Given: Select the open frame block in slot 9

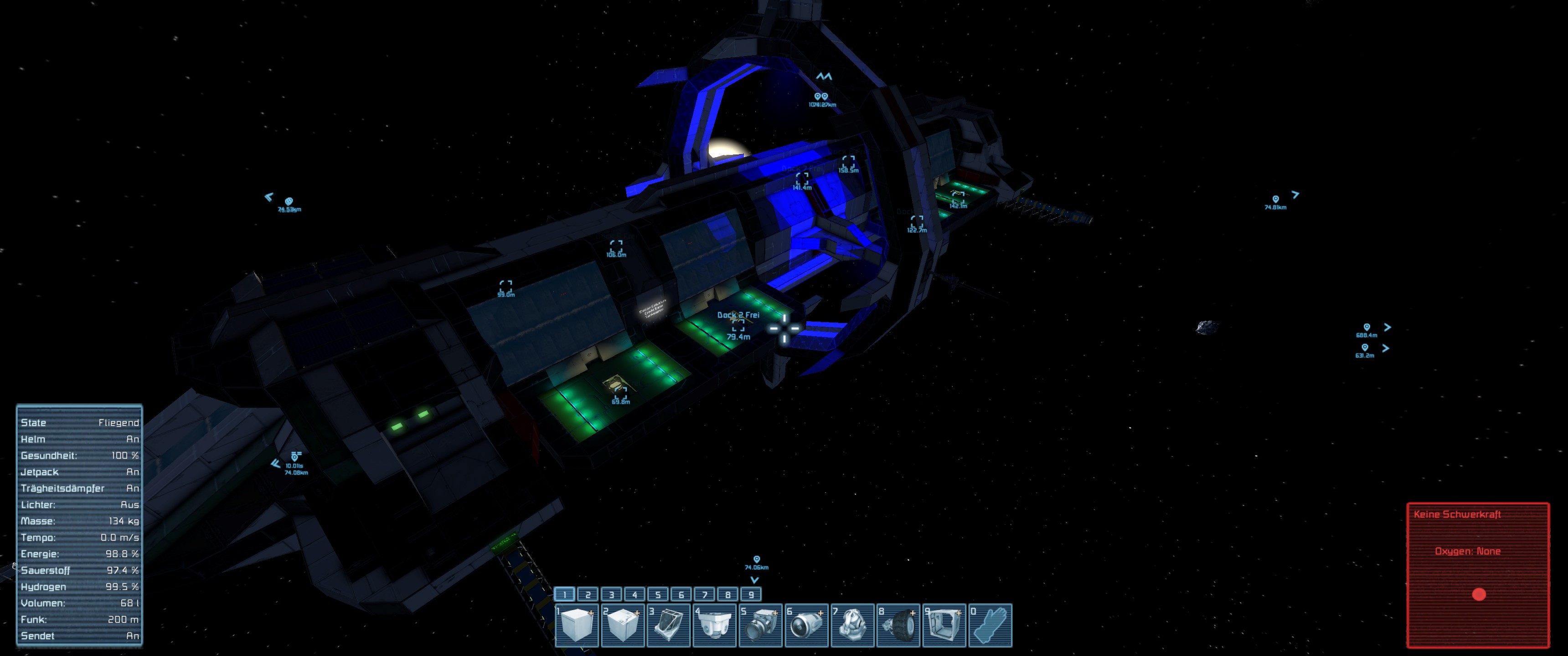Looking at the screenshot, I should (944, 625).
